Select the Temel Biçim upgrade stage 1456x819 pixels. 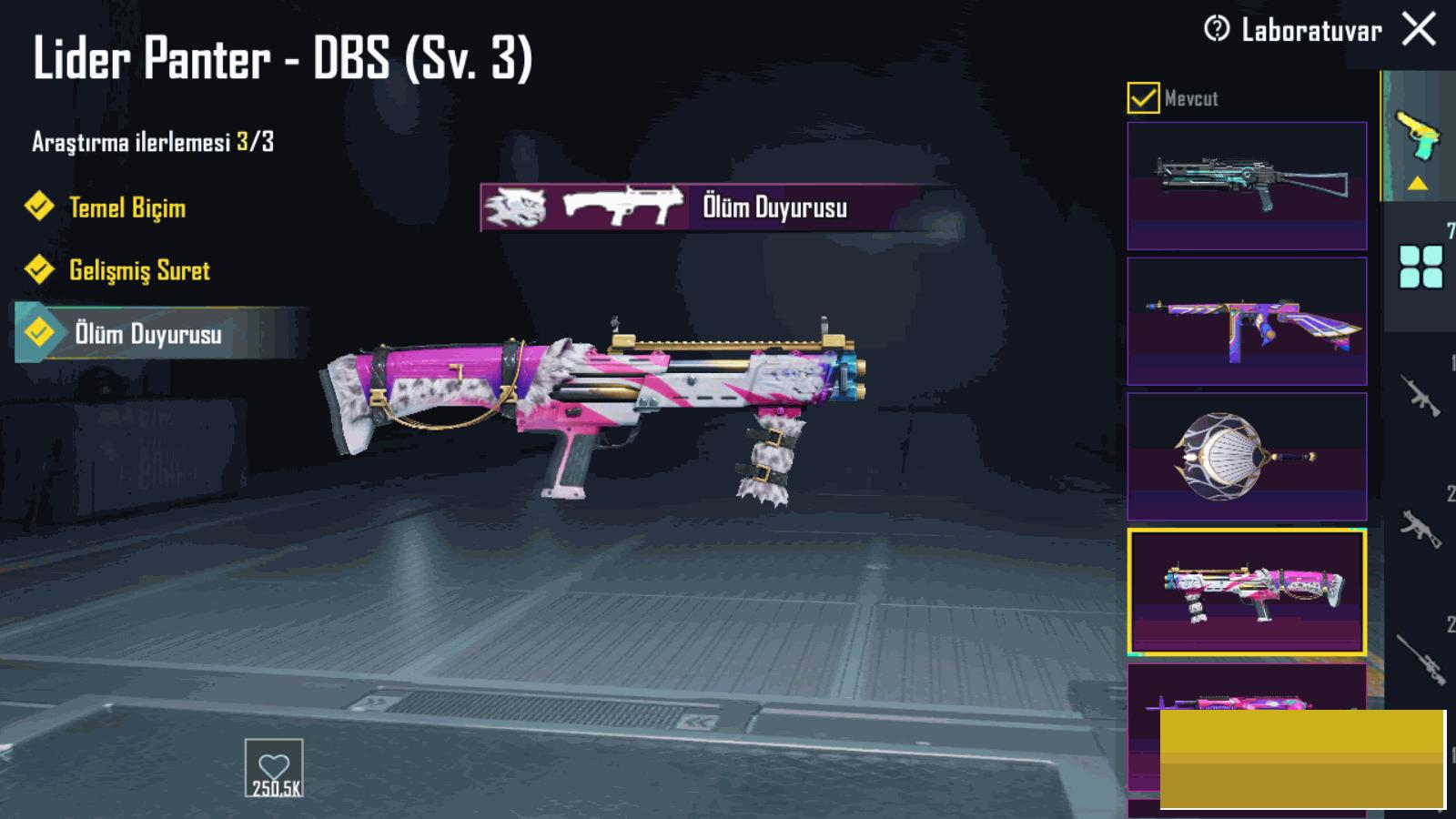click(x=126, y=207)
